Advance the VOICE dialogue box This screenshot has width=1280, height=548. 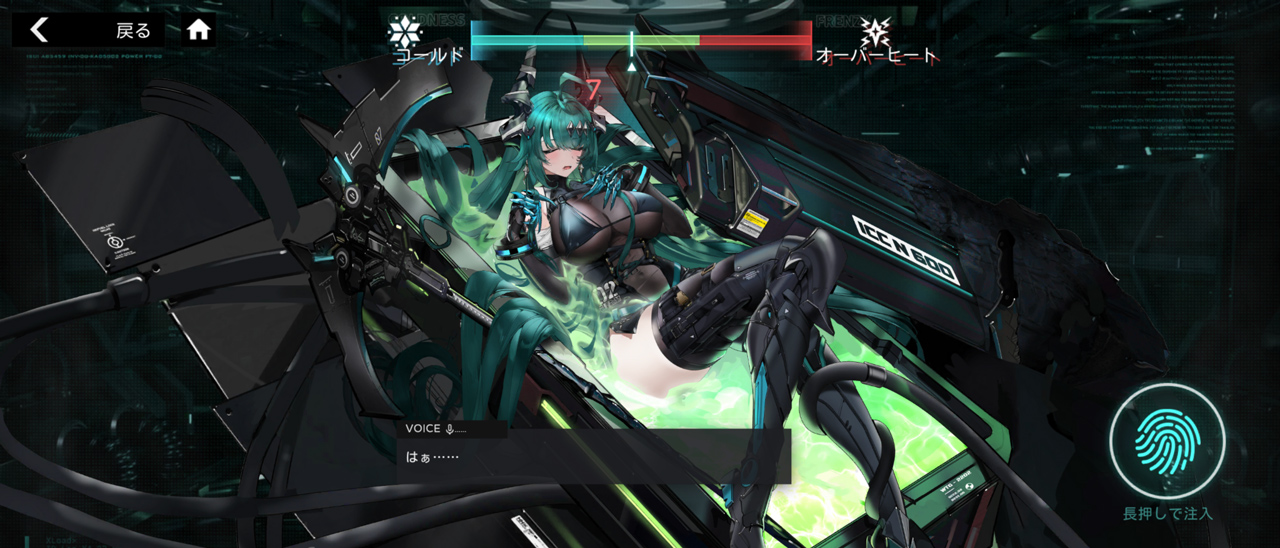(593, 457)
